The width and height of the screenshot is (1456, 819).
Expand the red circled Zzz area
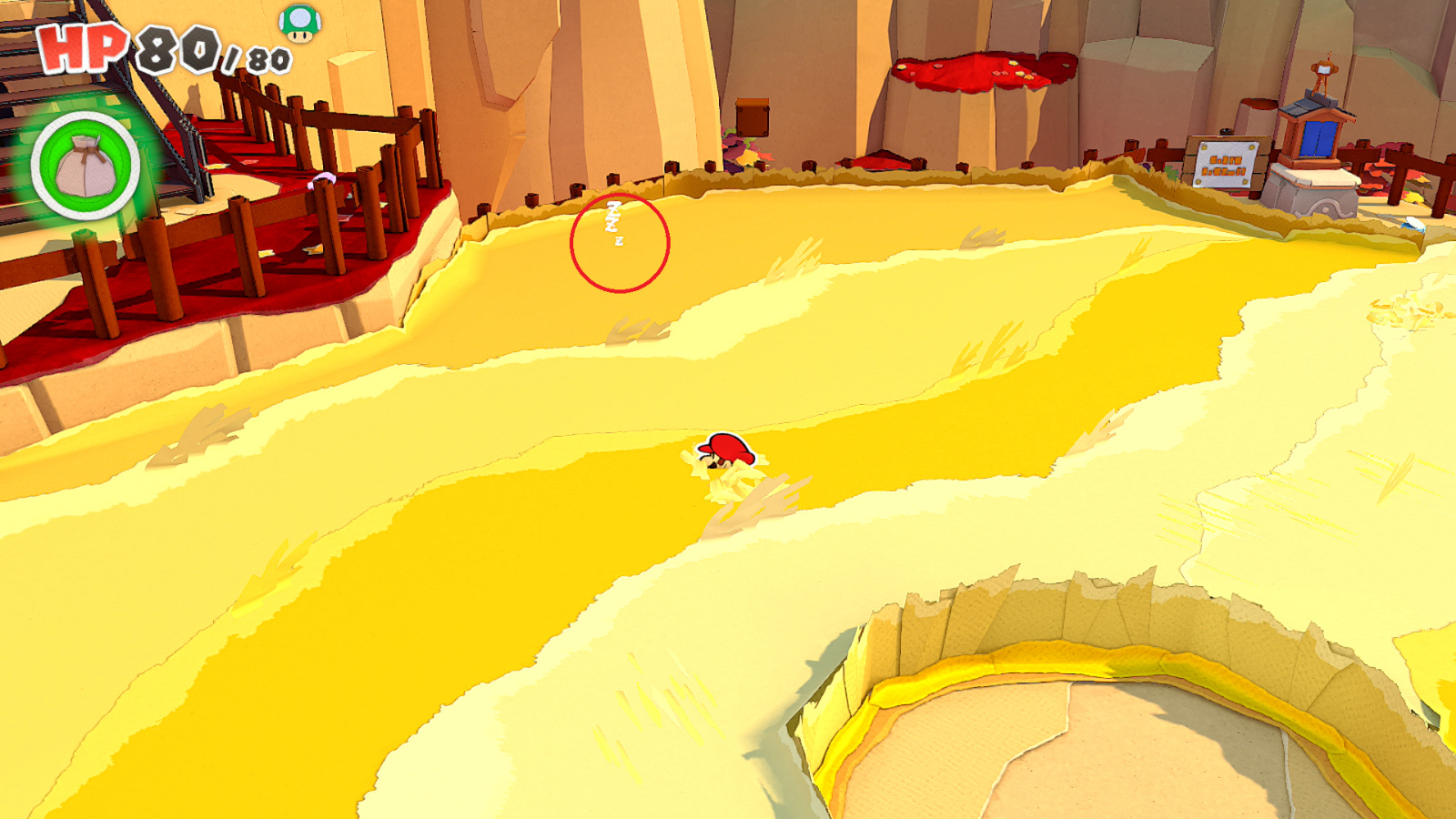pyautogui.click(x=621, y=241)
